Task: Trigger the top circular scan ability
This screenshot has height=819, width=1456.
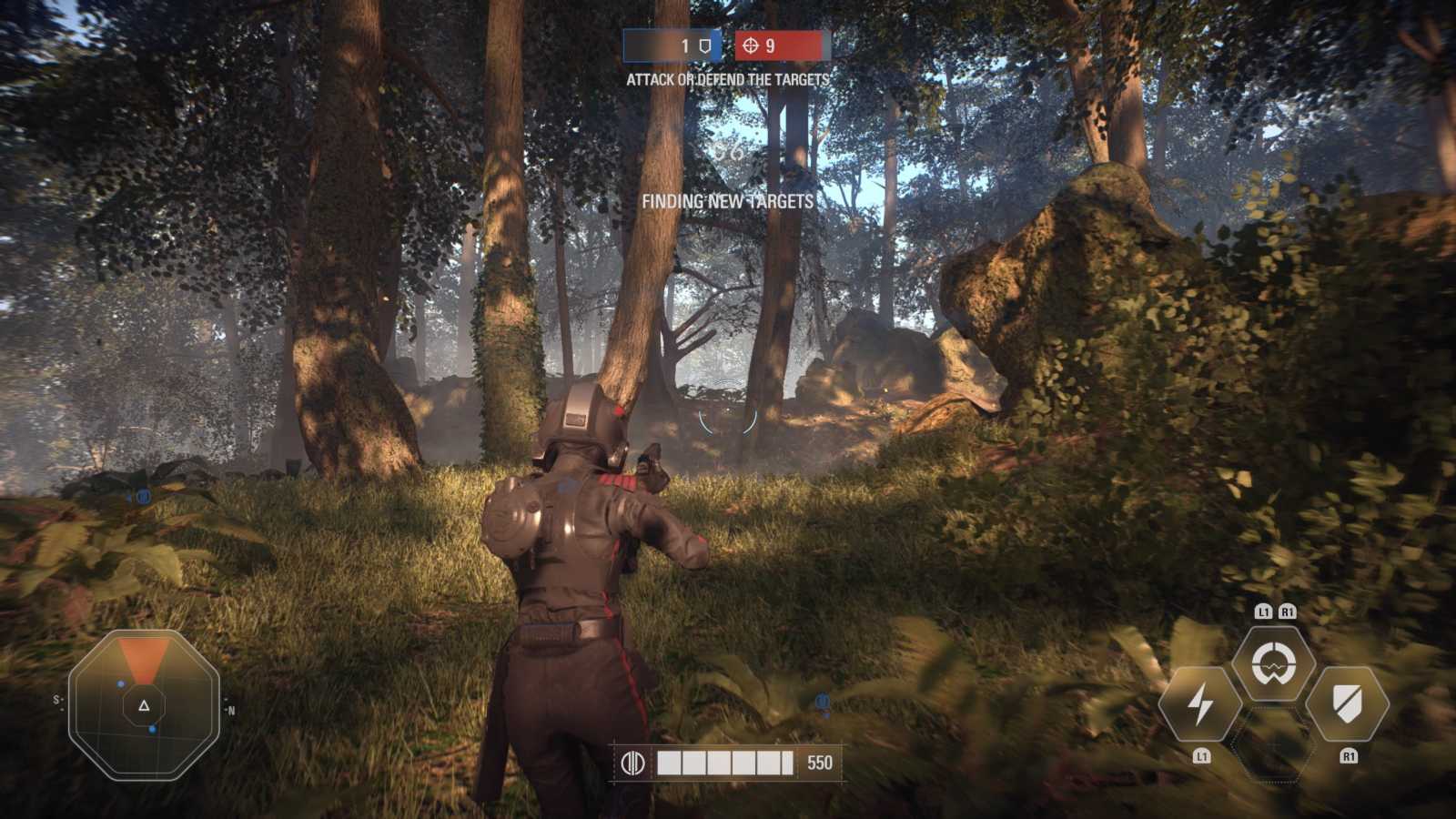Action: pos(1273,663)
